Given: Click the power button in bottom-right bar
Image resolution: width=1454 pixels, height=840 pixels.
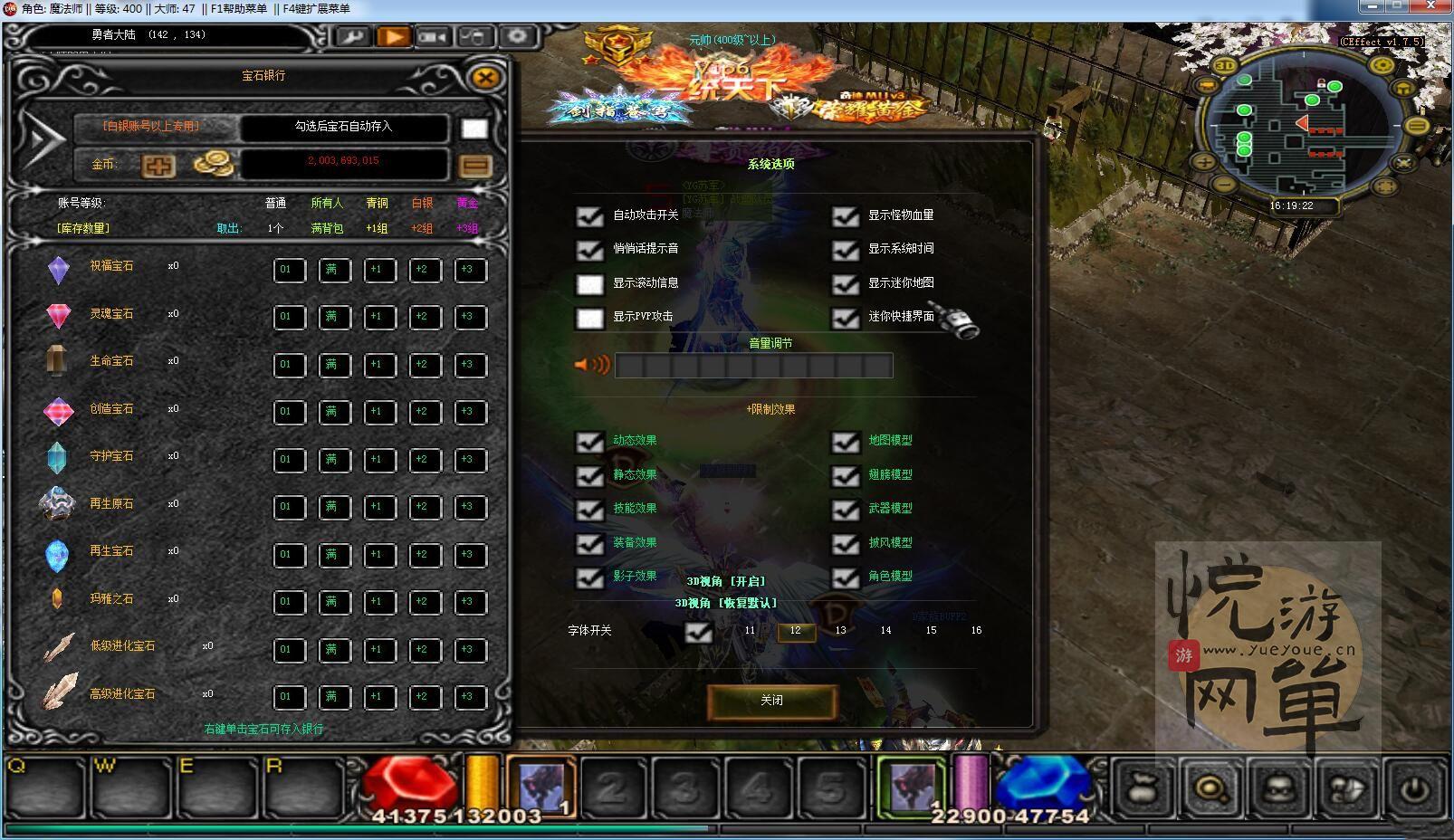Looking at the screenshot, I should (x=1415, y=789).
